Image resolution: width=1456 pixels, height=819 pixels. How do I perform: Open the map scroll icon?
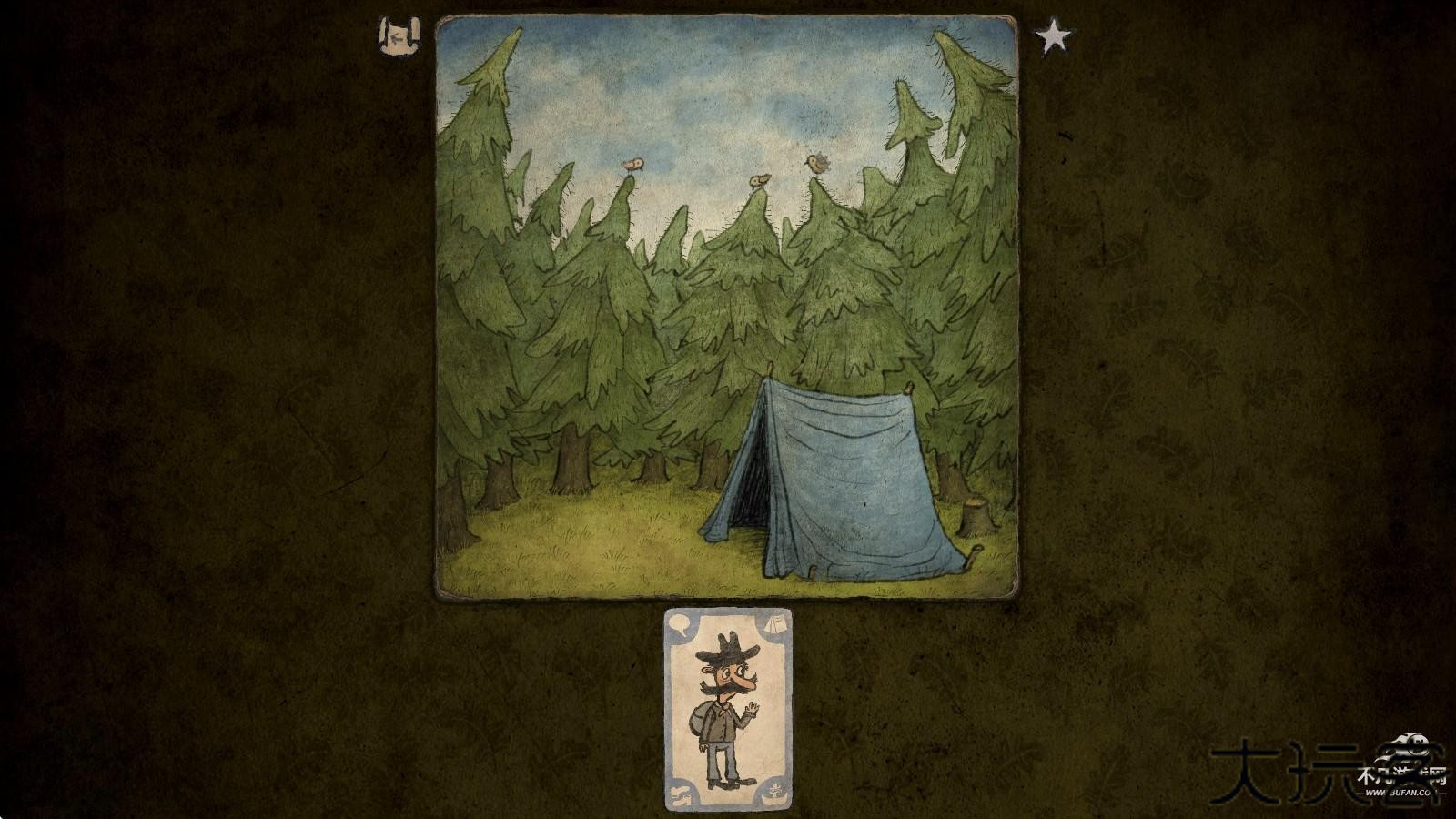399,36
